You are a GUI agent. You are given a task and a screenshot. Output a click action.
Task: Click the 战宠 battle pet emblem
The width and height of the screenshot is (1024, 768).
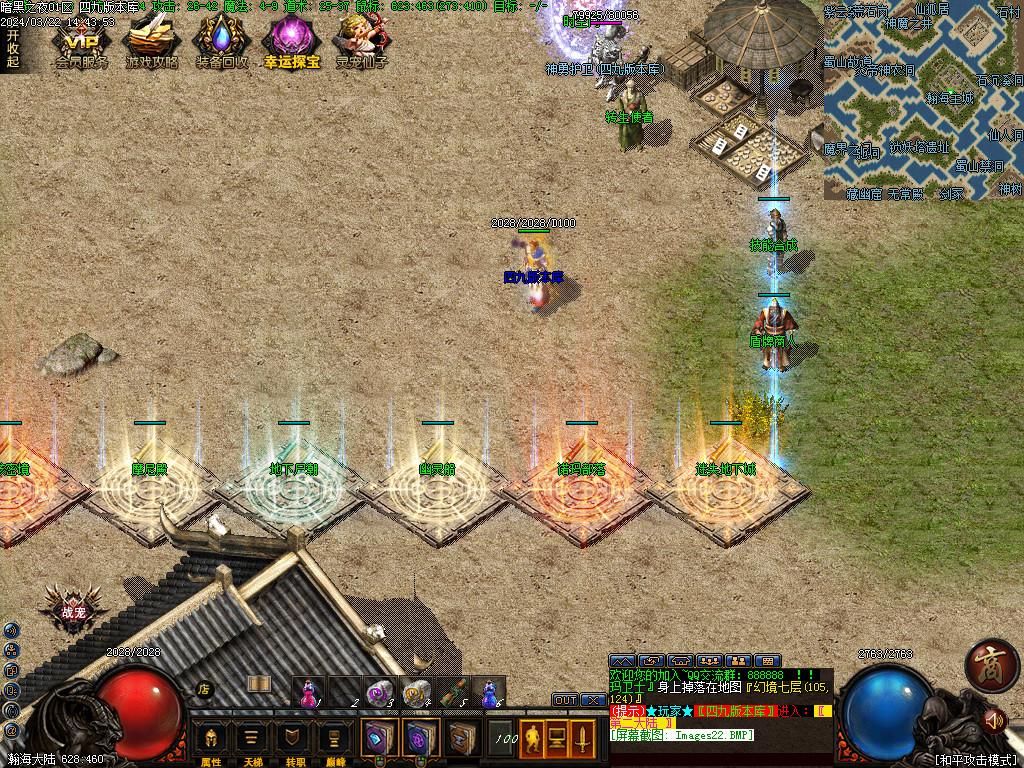pos(73,612)
